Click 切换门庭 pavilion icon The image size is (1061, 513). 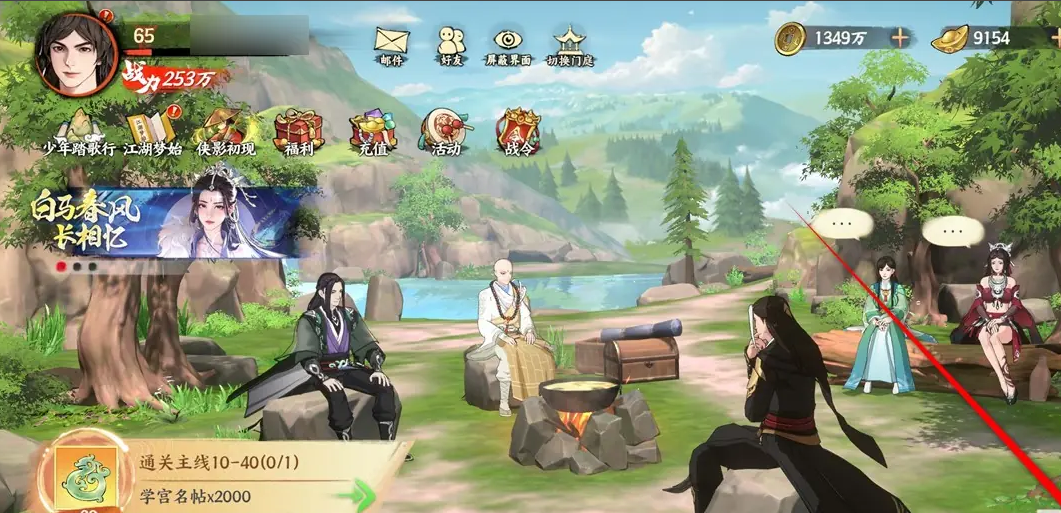pos(570,40)
